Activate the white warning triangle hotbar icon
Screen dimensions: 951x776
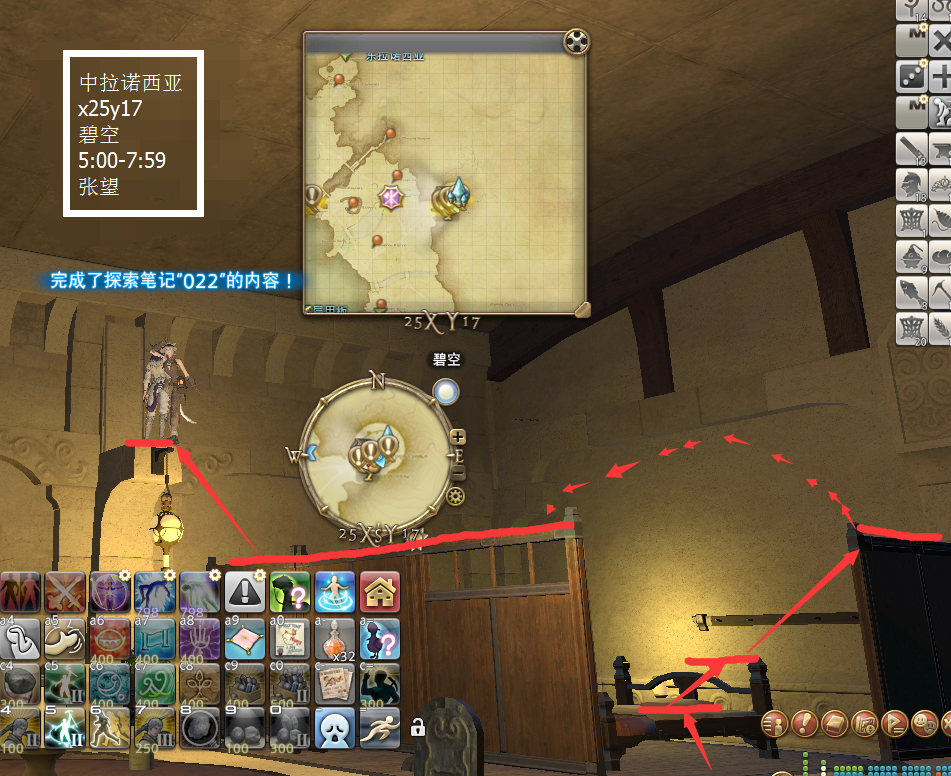(245, 592)
